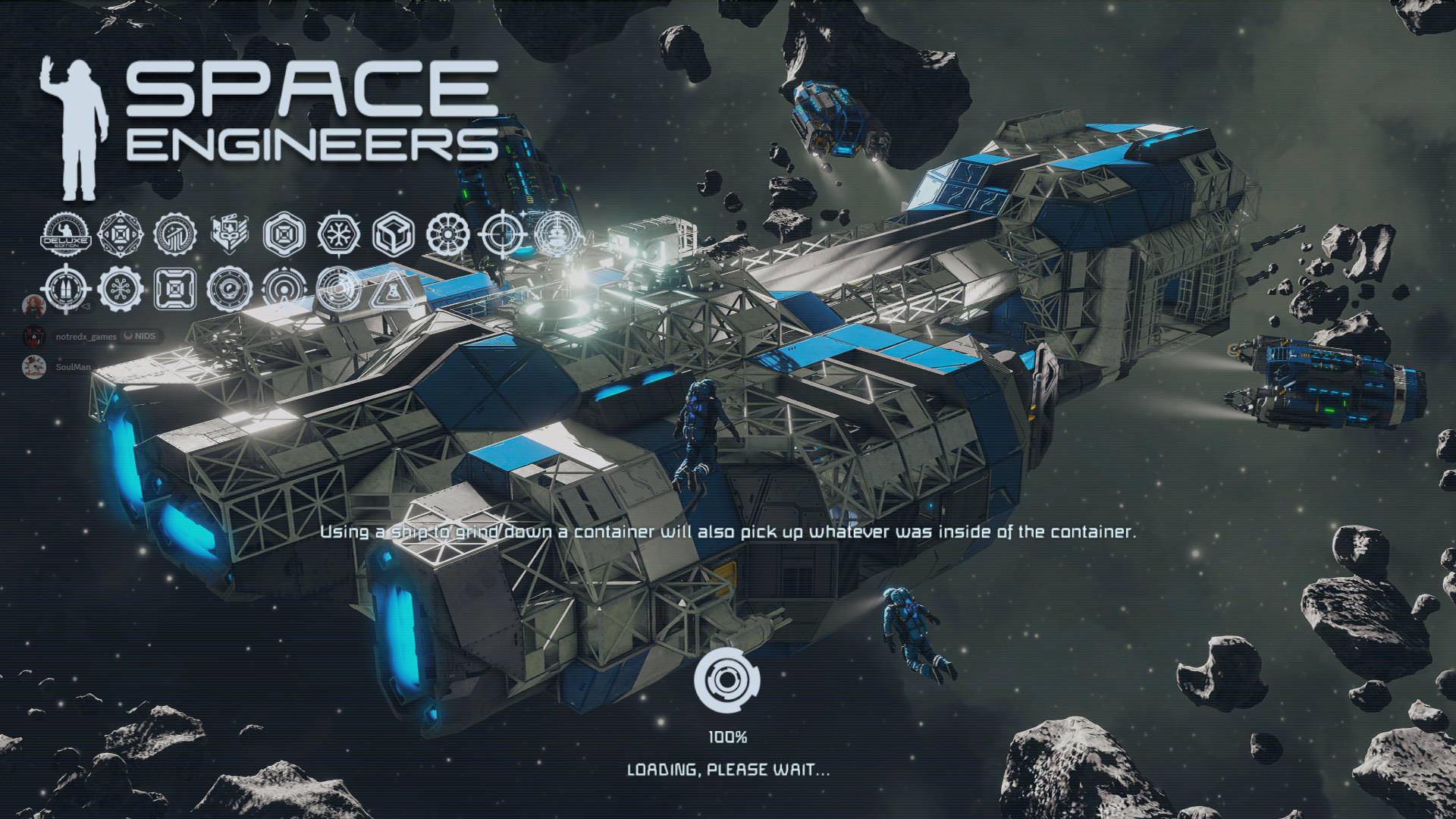
Task: Select the film clapper and mask badge
Action: tap(229, 234)
